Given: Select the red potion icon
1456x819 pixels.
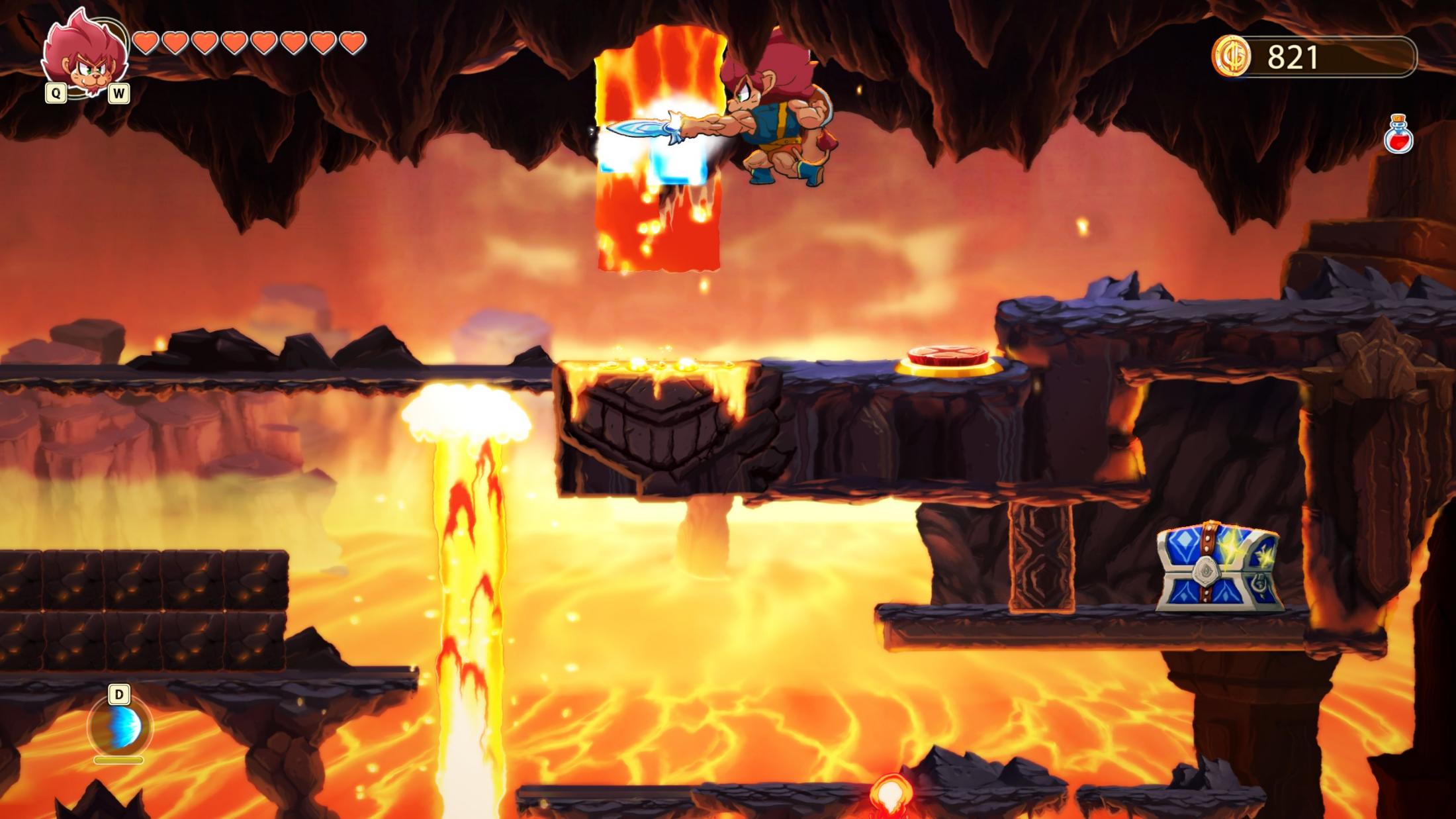Looking at the screenshot, I should click(x=1398, y=135).
